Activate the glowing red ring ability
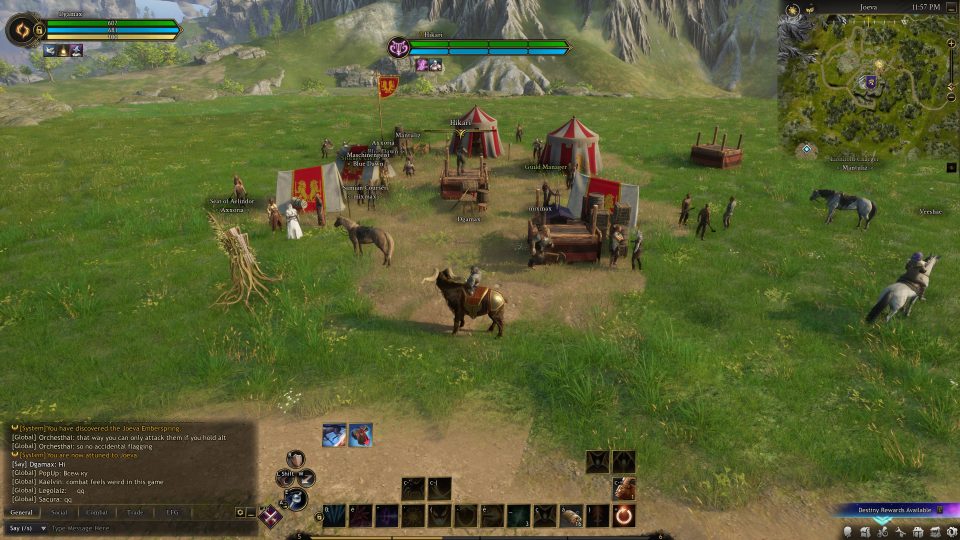The image size is (960, 540). point(623,516)
